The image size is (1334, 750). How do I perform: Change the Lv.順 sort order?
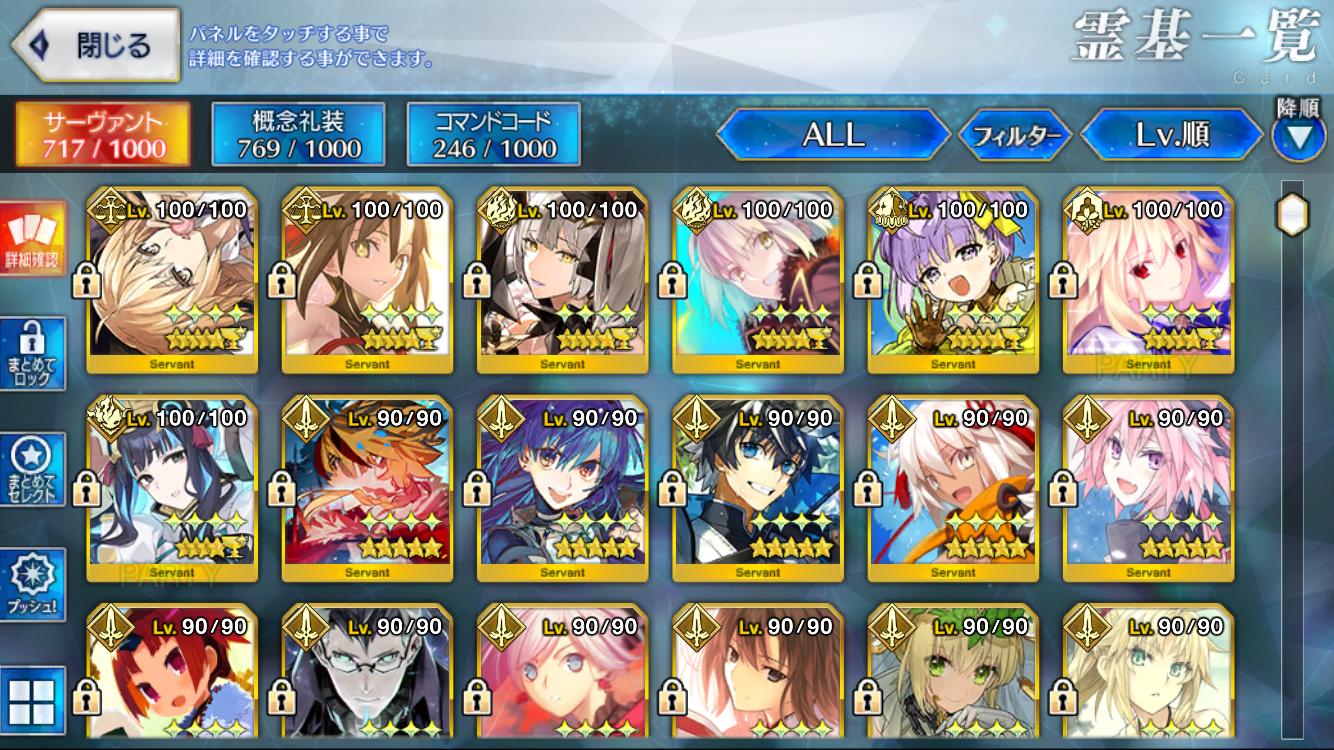[1172, 135]
